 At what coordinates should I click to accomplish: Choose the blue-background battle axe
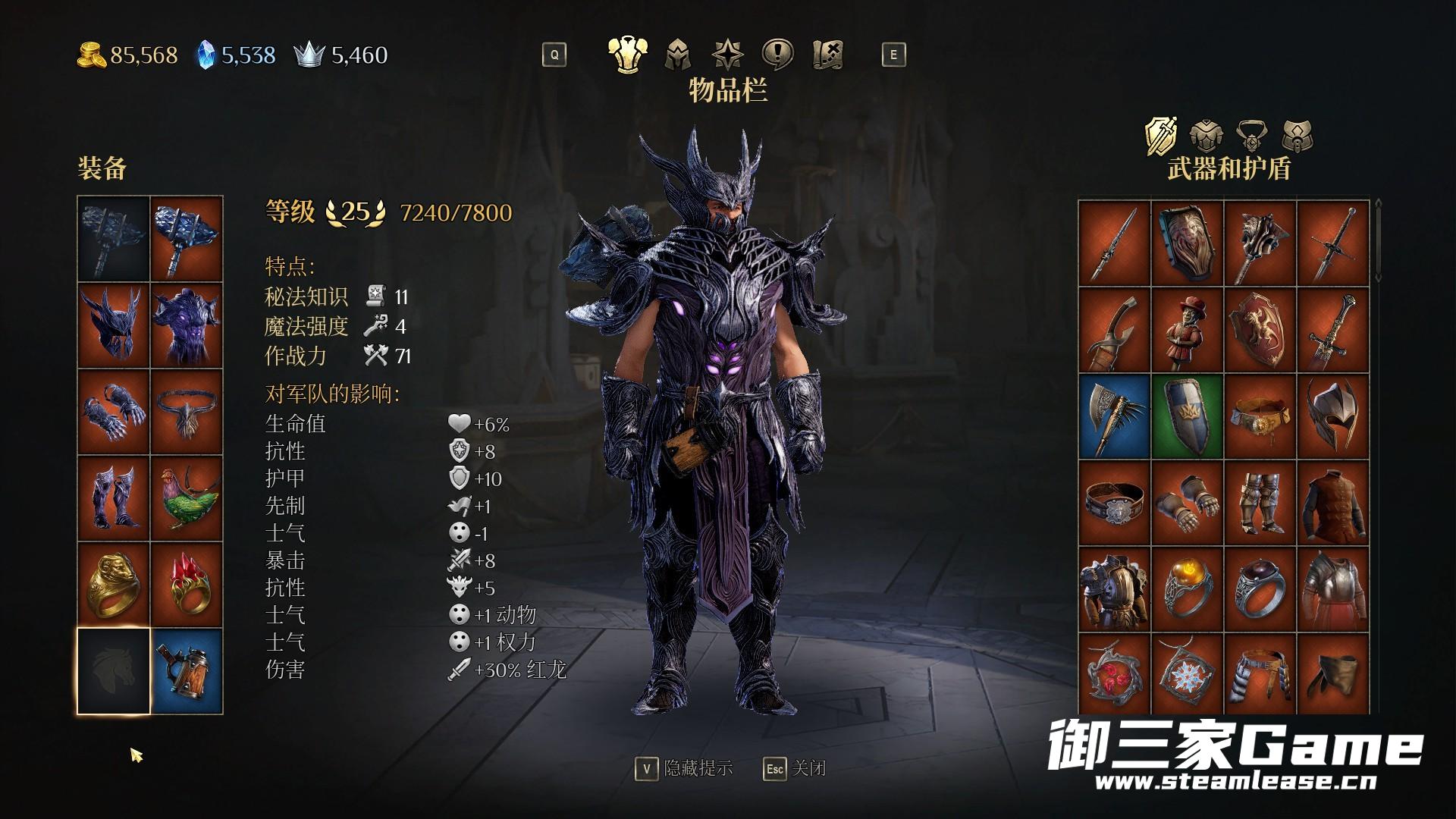tap(1114, 416)
